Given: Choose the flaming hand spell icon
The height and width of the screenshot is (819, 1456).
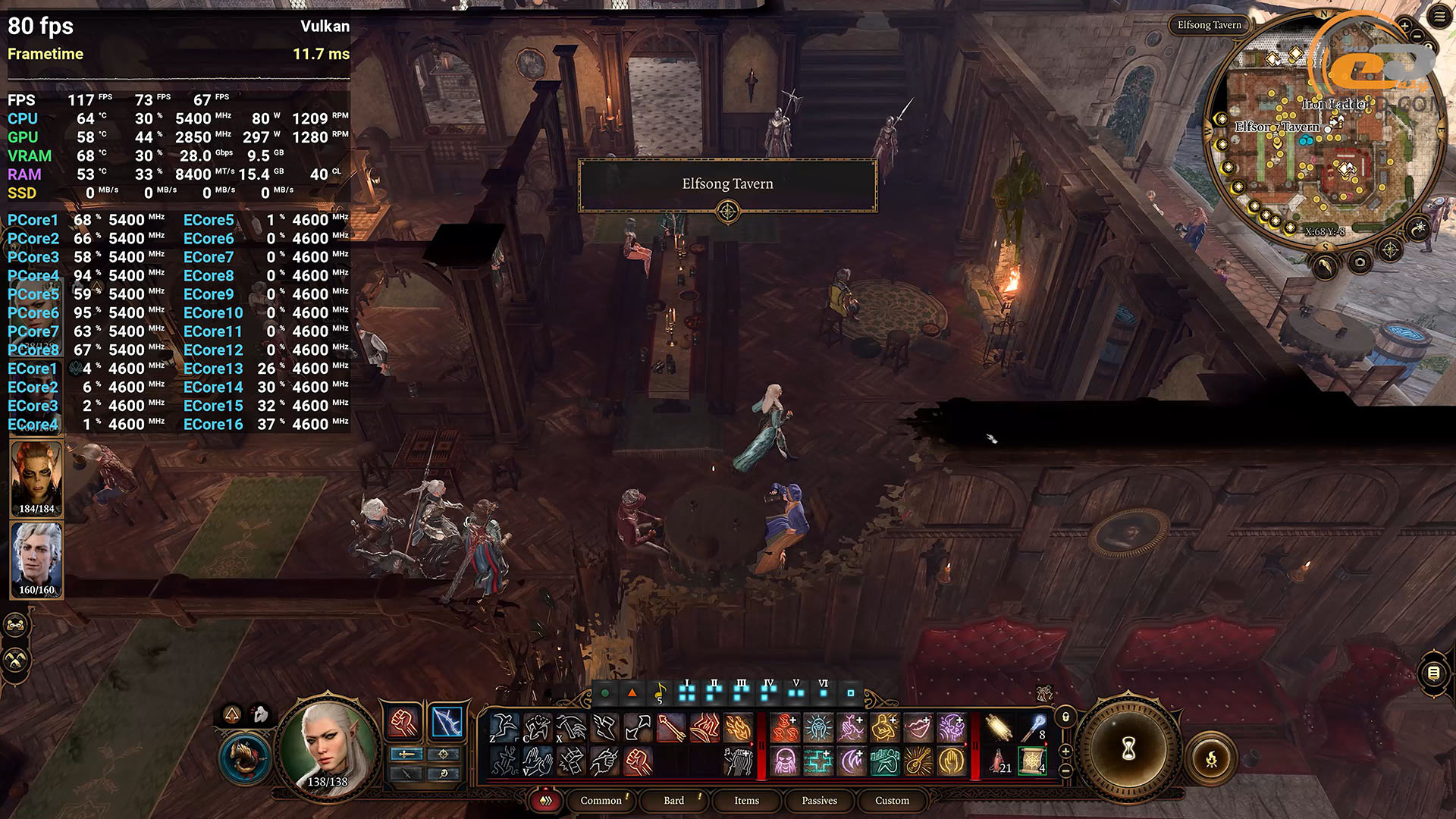Looking at the screenshot, I should 738,728.
